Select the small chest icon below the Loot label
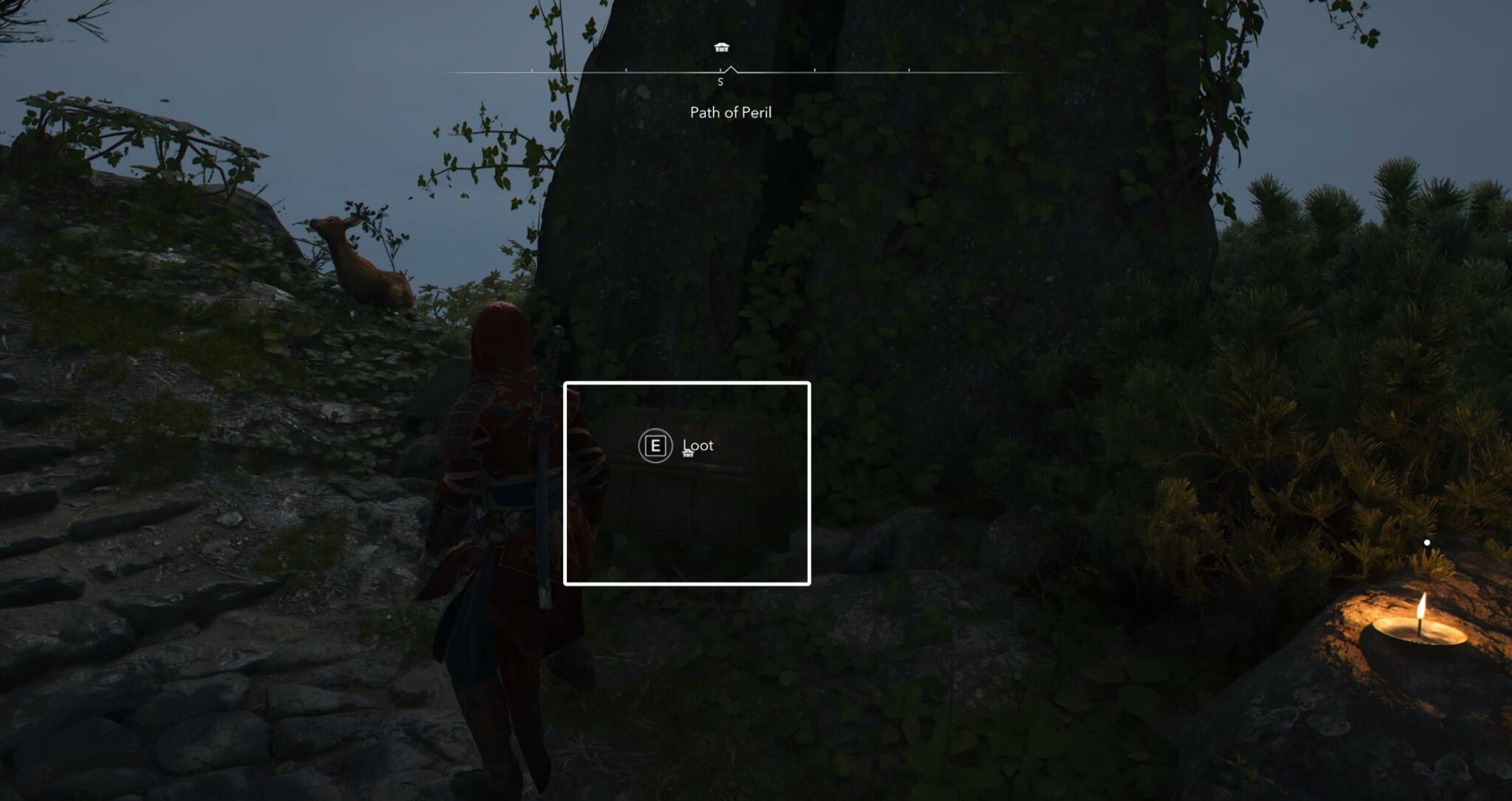The image size is (1512, 801). click(x=688, y=455)
